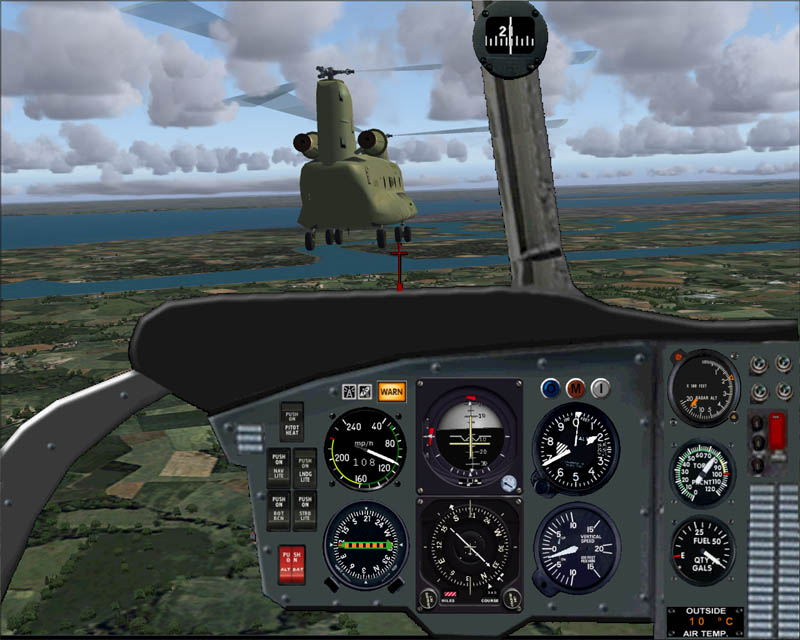Open the panel icon marked with letter A

coord(349,391)
